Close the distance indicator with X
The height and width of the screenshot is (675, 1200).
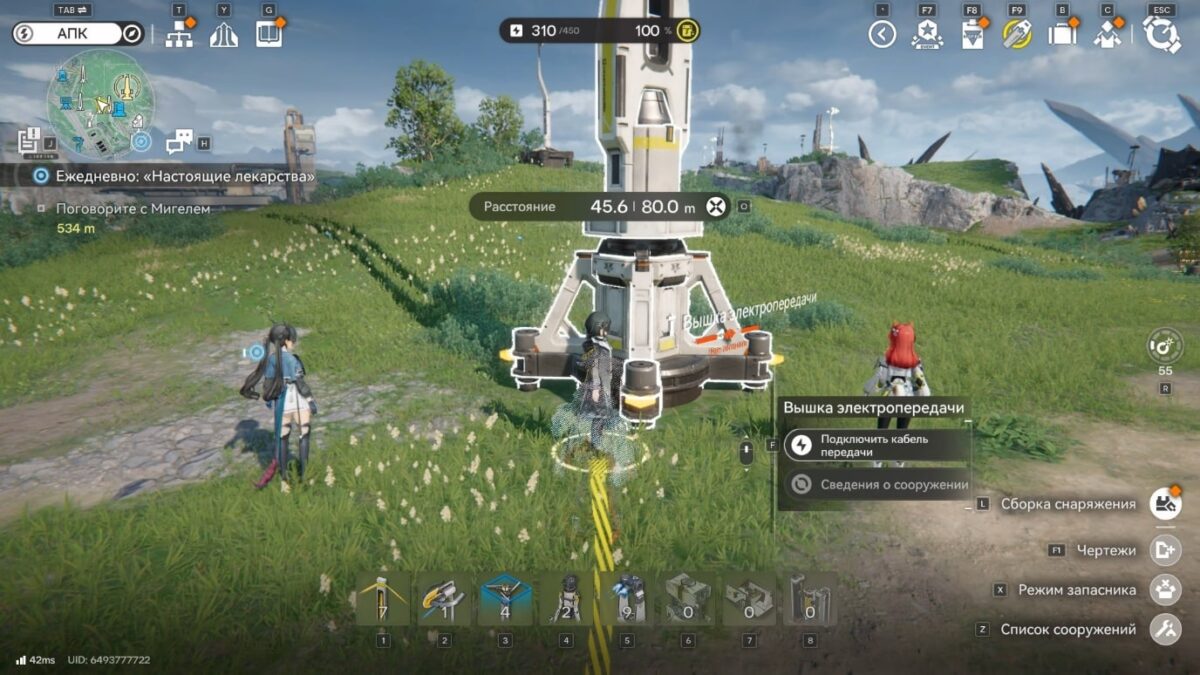pyautogui.click(x=714, y=207)
